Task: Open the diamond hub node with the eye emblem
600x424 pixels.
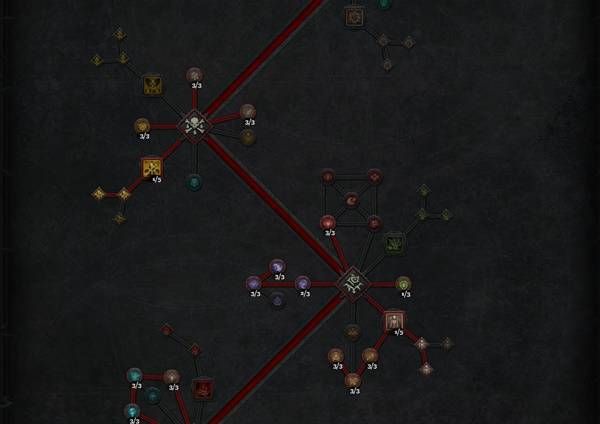Action: (x=352, y=283)
